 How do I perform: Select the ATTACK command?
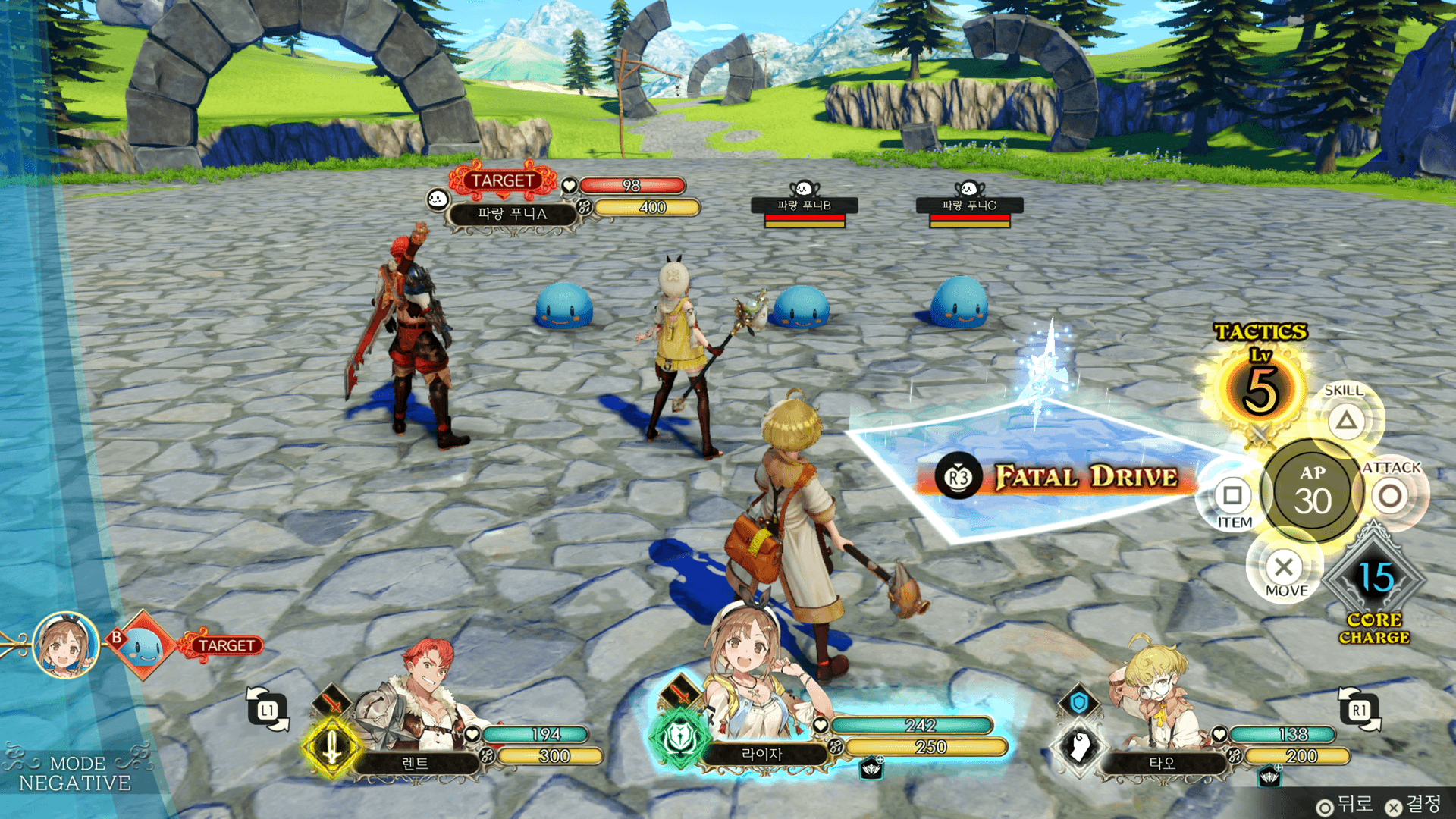pos(1390,496)
